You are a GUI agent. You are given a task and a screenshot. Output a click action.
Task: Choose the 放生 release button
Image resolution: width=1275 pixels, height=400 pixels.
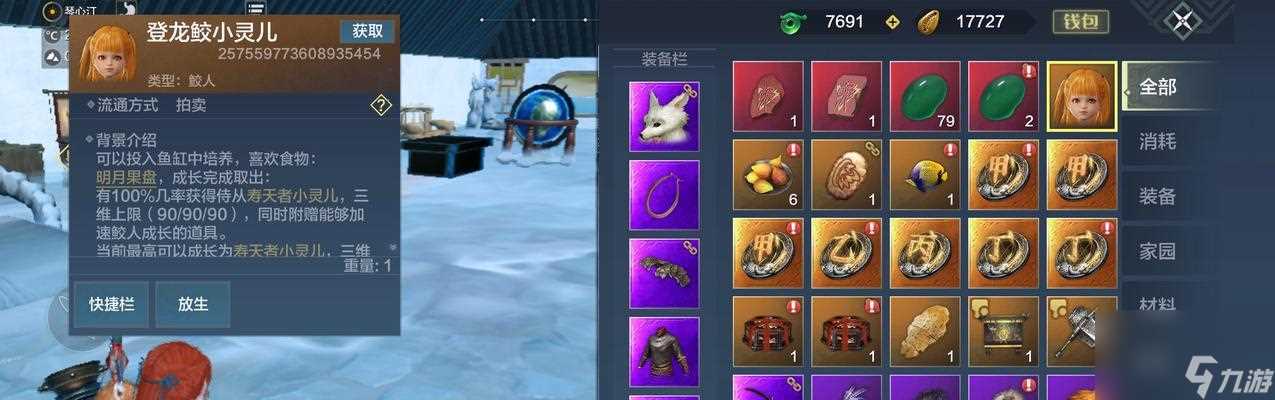click(x=192, y=304)
